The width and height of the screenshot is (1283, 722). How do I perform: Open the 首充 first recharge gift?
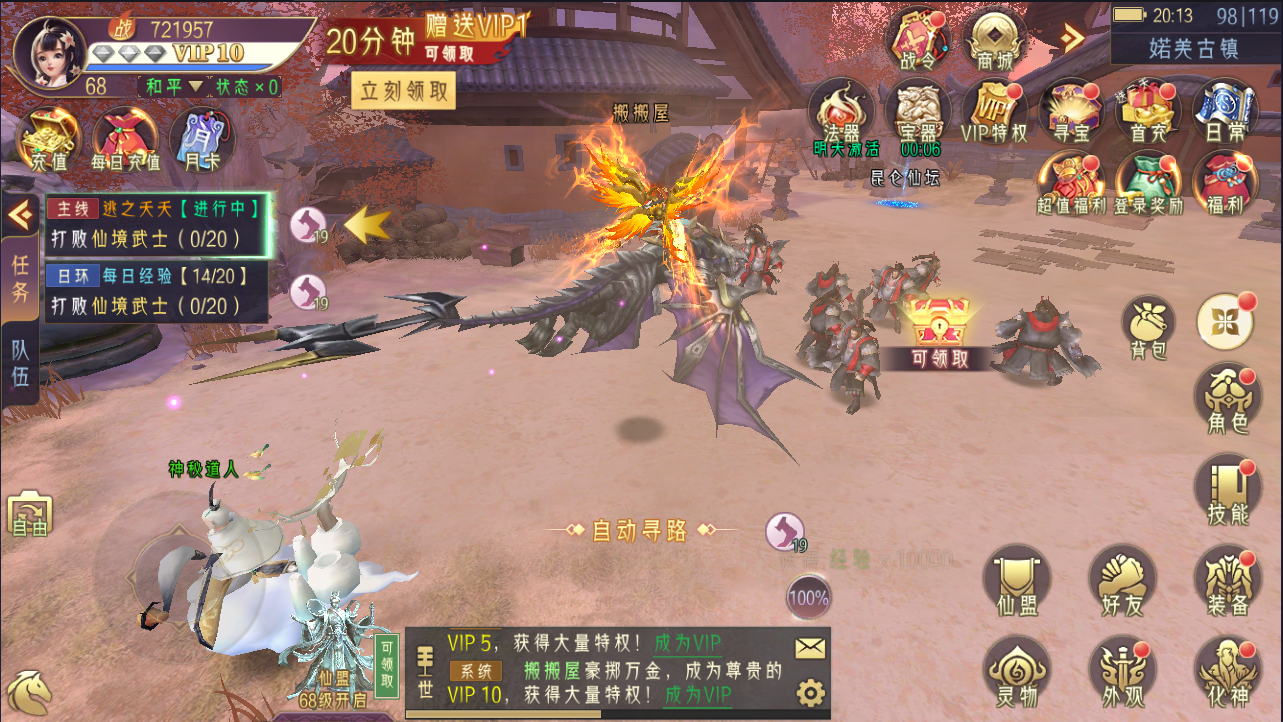pos(1147,109)
